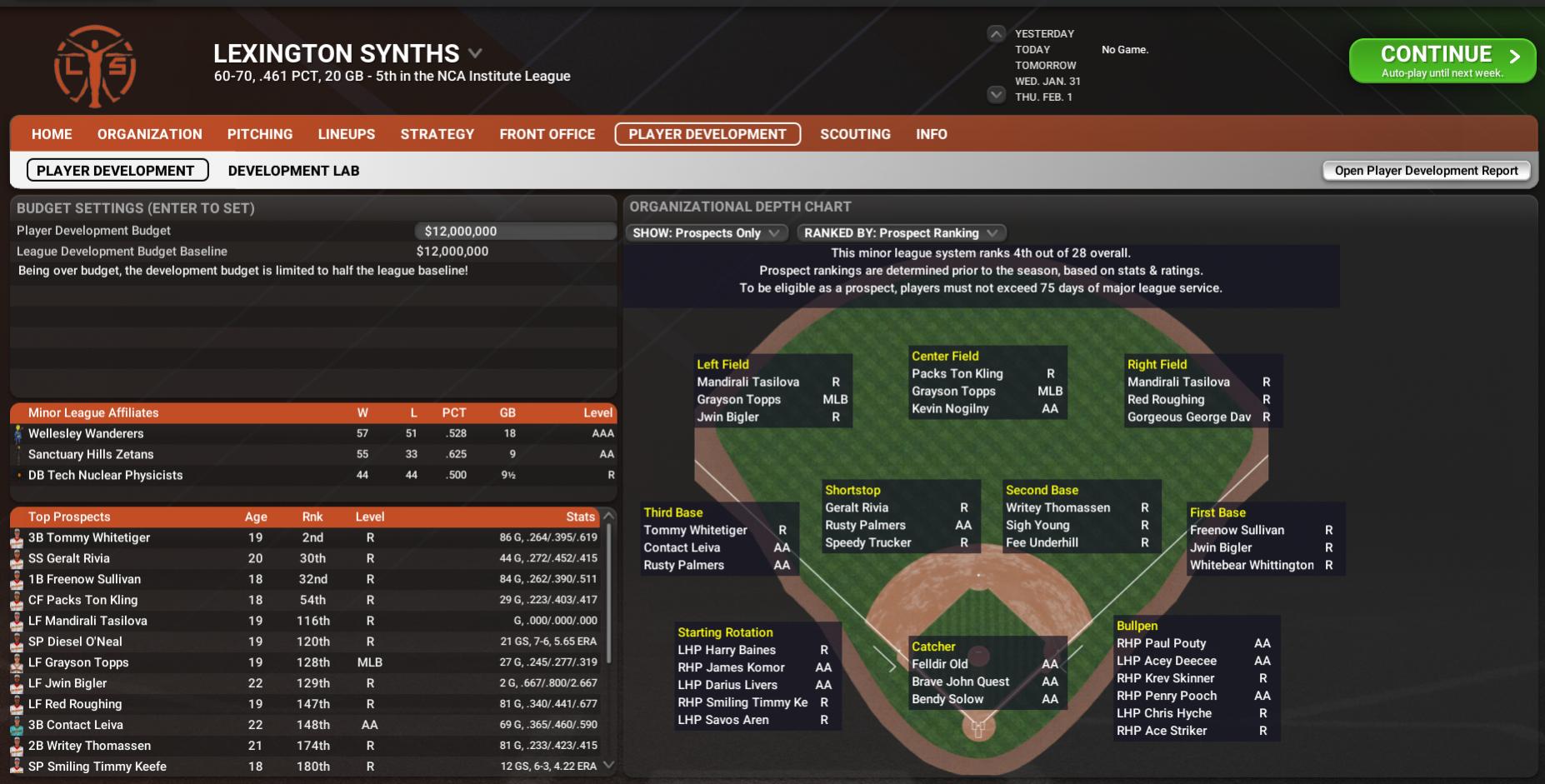The width and height of the screenshot is (1545, 784).
Task: Edit the Player Development Budget field
Action: coord(515,232)
